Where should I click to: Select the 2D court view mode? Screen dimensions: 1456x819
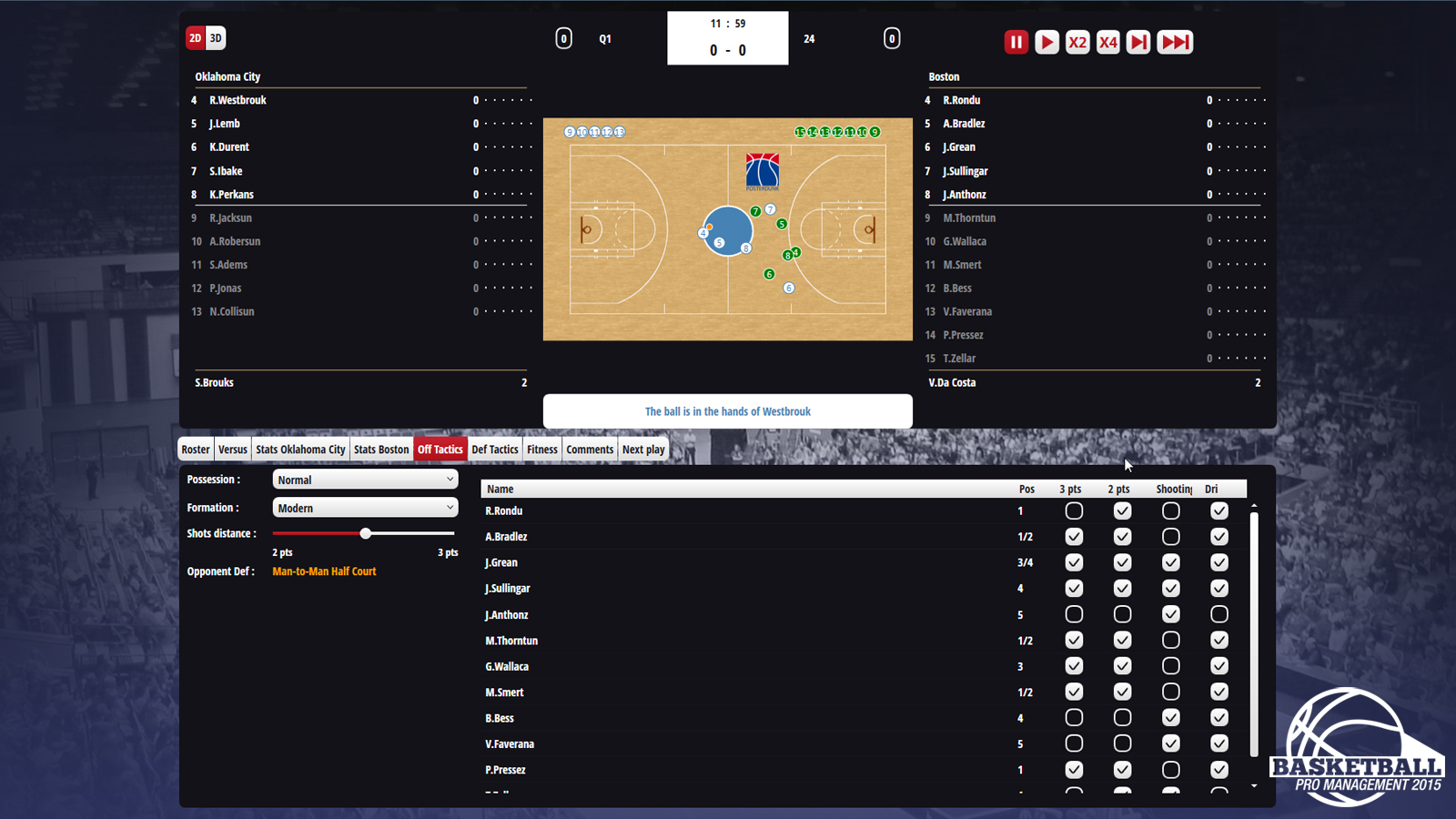click(195, 38)
